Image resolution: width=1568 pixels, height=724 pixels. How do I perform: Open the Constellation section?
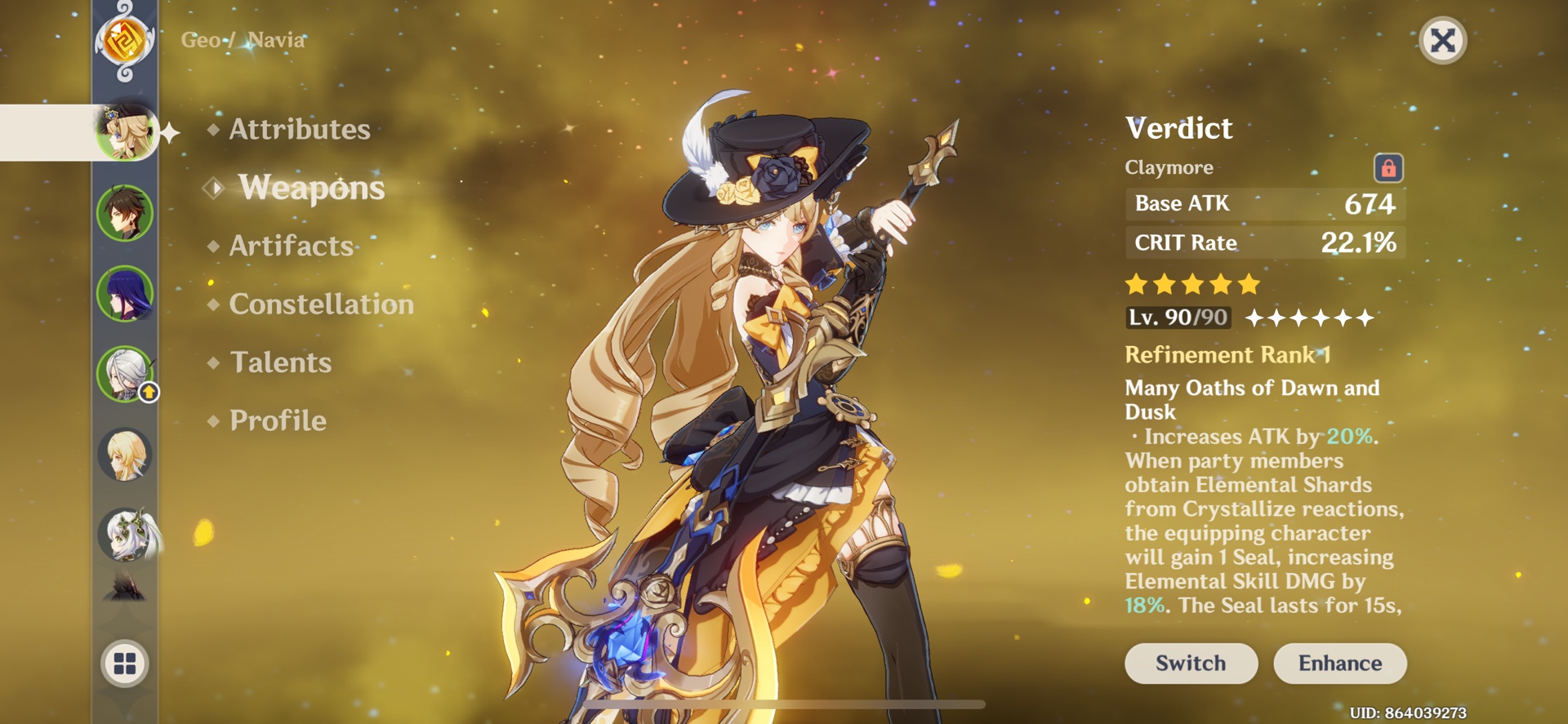click(322, 304)
